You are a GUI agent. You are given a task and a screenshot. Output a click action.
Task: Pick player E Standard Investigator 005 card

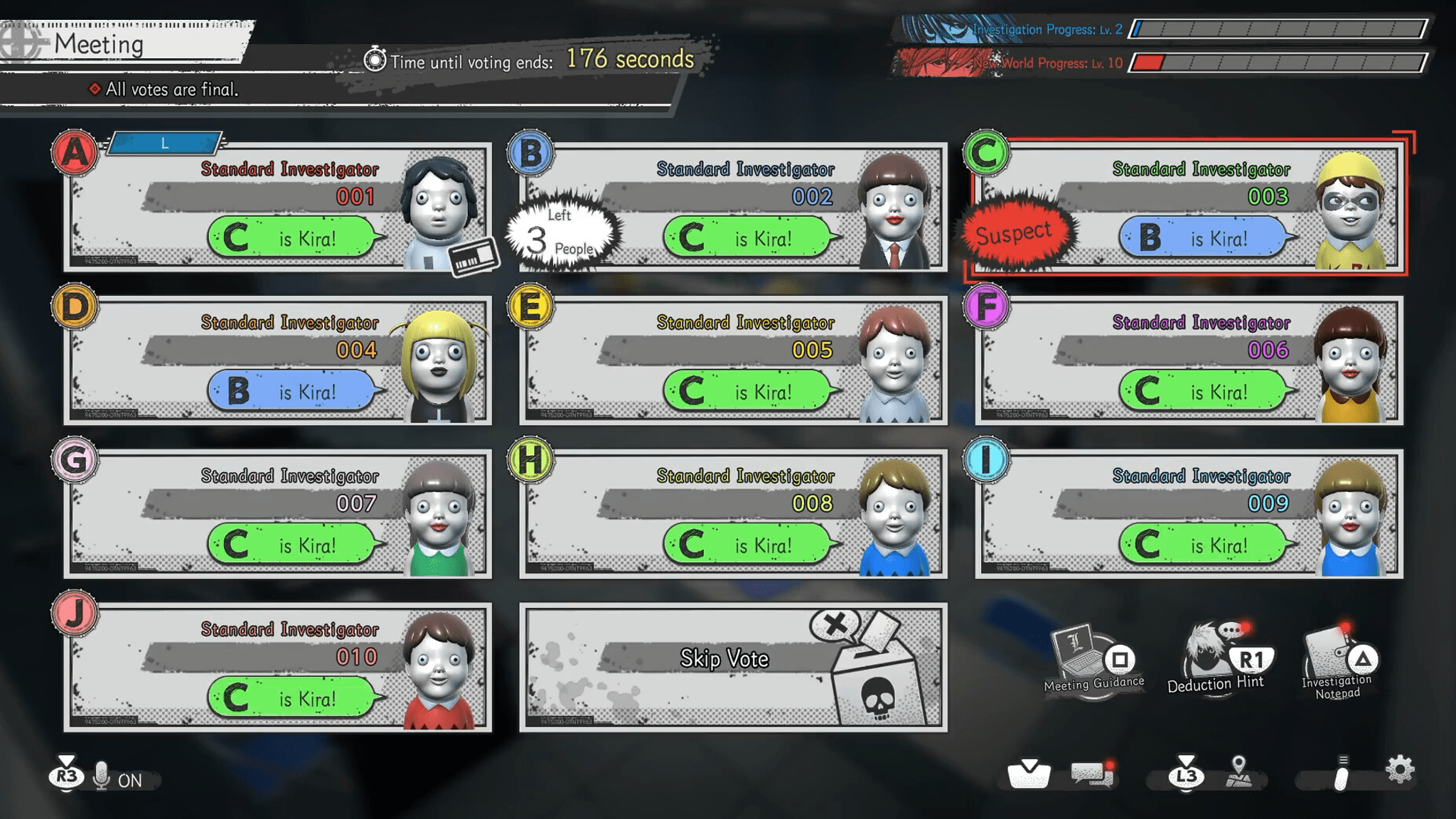pyautogui.click(x=733, y=360)
